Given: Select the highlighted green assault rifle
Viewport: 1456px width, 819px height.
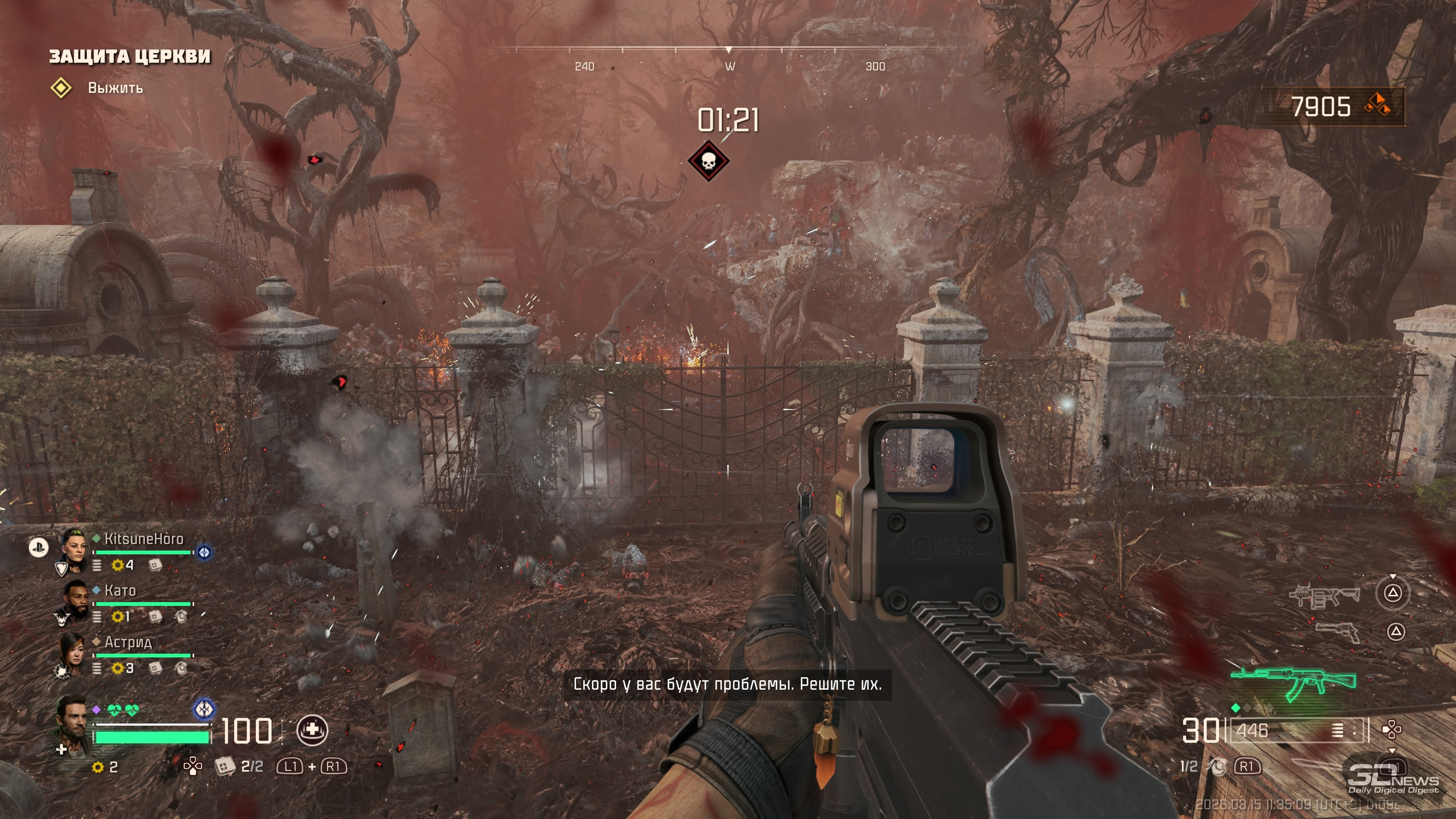Looking at the screenshot, I should click(1293, 682).
